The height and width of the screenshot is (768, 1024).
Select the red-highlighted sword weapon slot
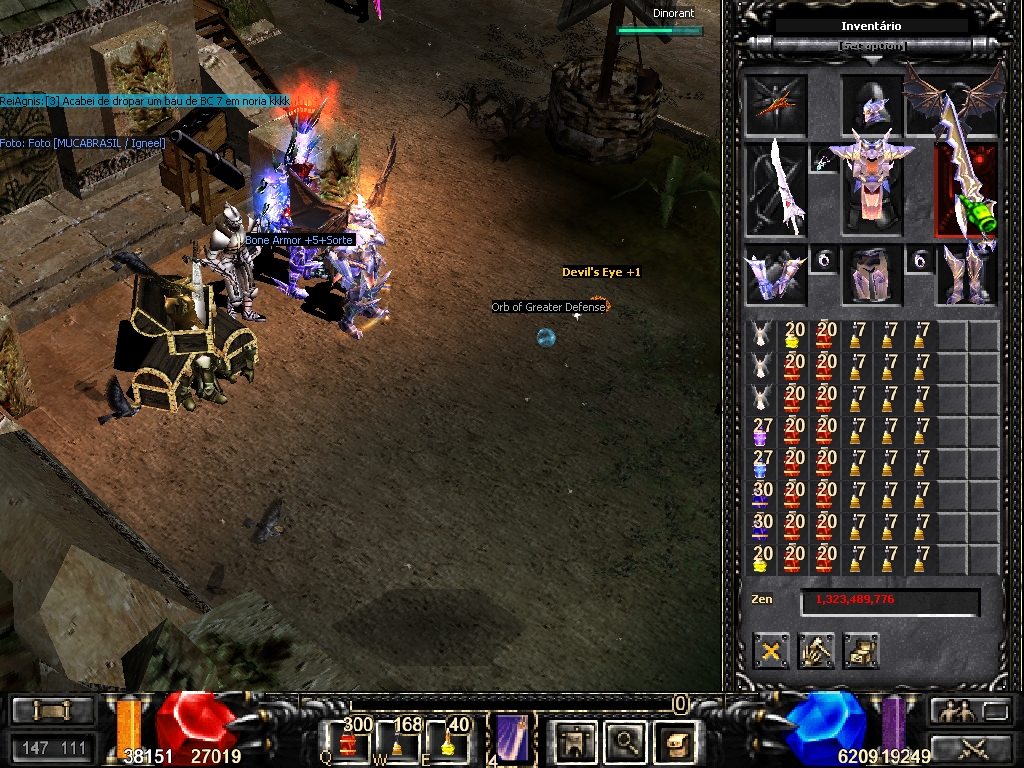tap(966, 190)
